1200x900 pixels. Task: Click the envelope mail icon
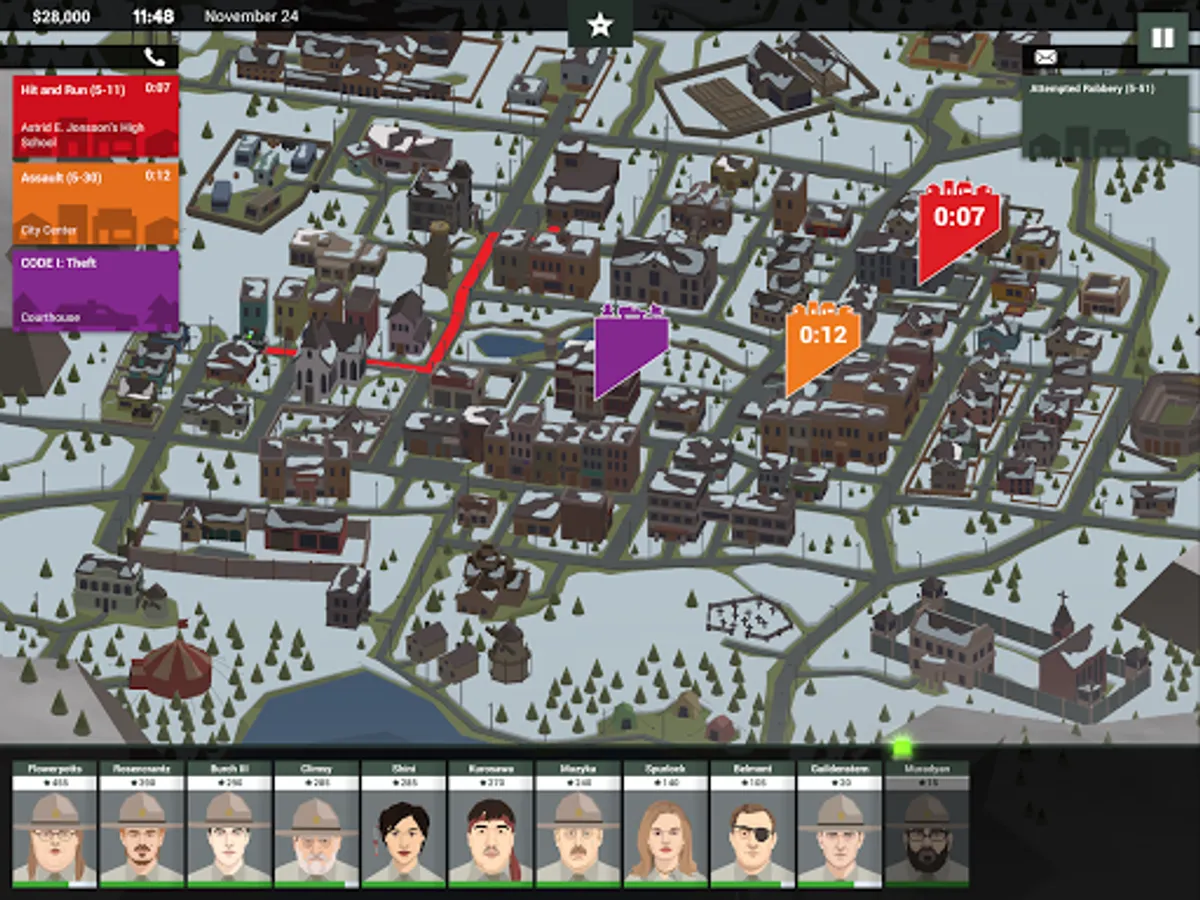pyautogui.click(x=1046, y=57)
